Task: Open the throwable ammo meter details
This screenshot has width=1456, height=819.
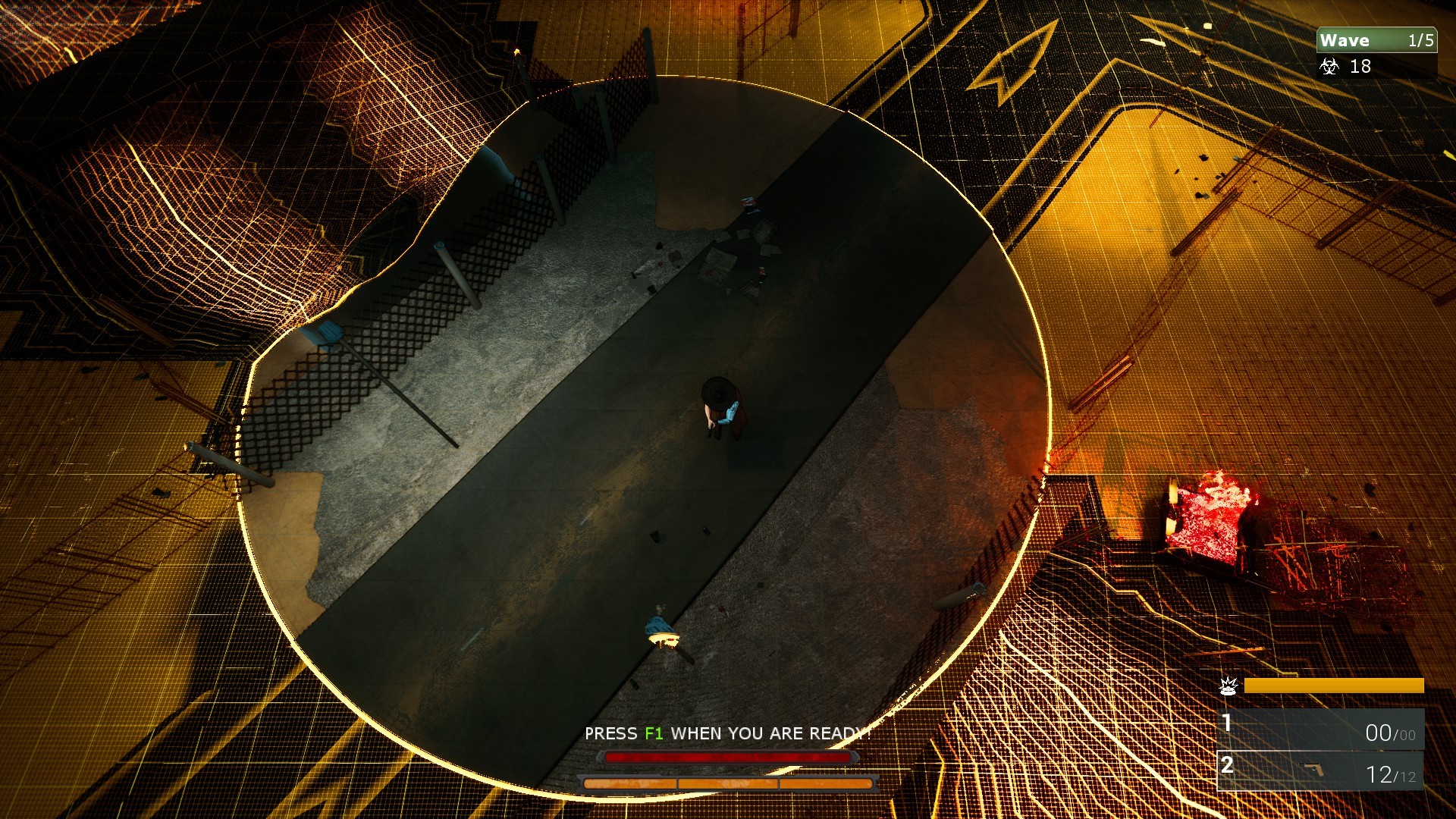Action: (x=1335, y=686)
